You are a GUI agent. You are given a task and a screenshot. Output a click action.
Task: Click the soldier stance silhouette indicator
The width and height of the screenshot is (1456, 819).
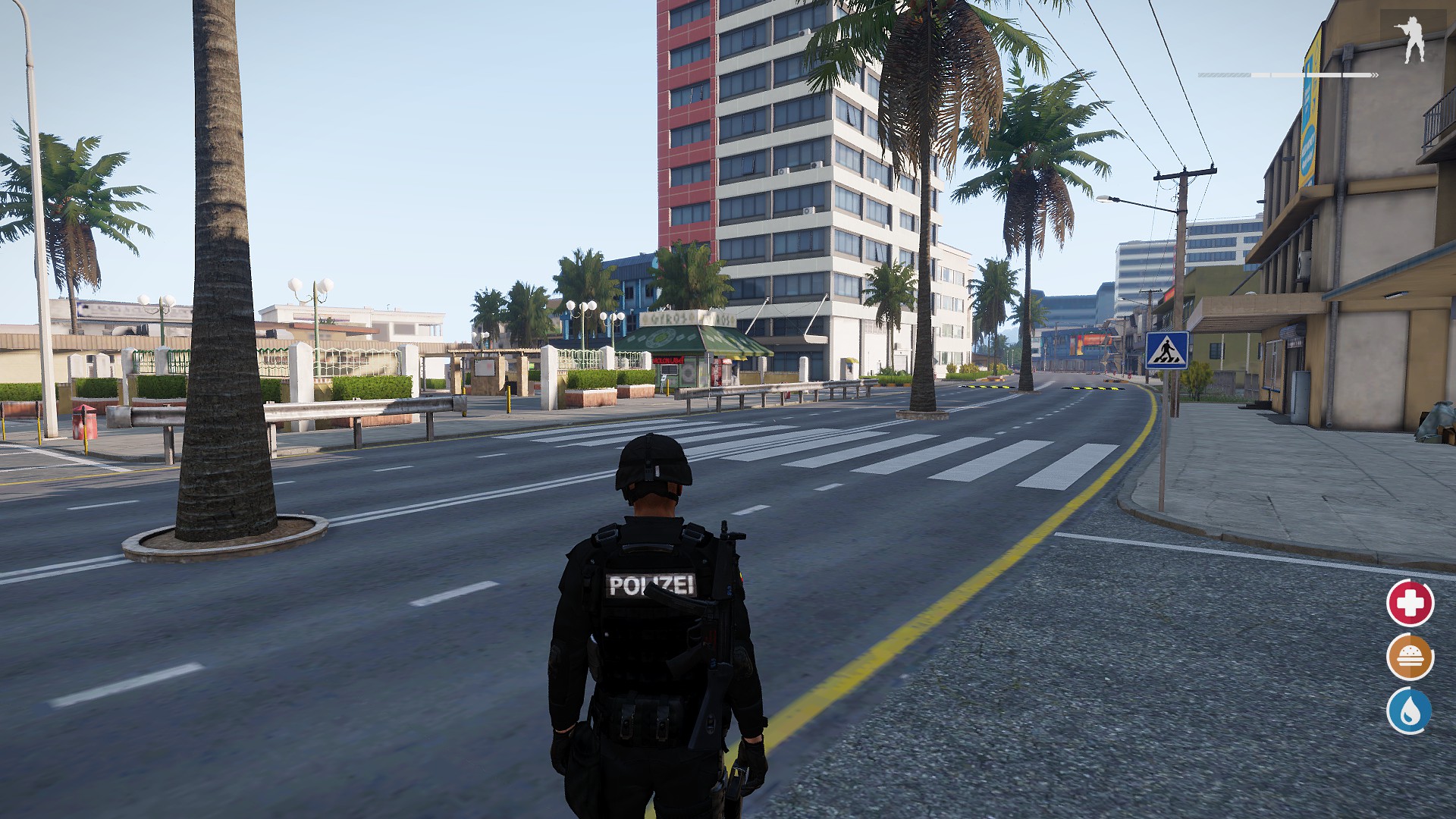coord(1411,40)
